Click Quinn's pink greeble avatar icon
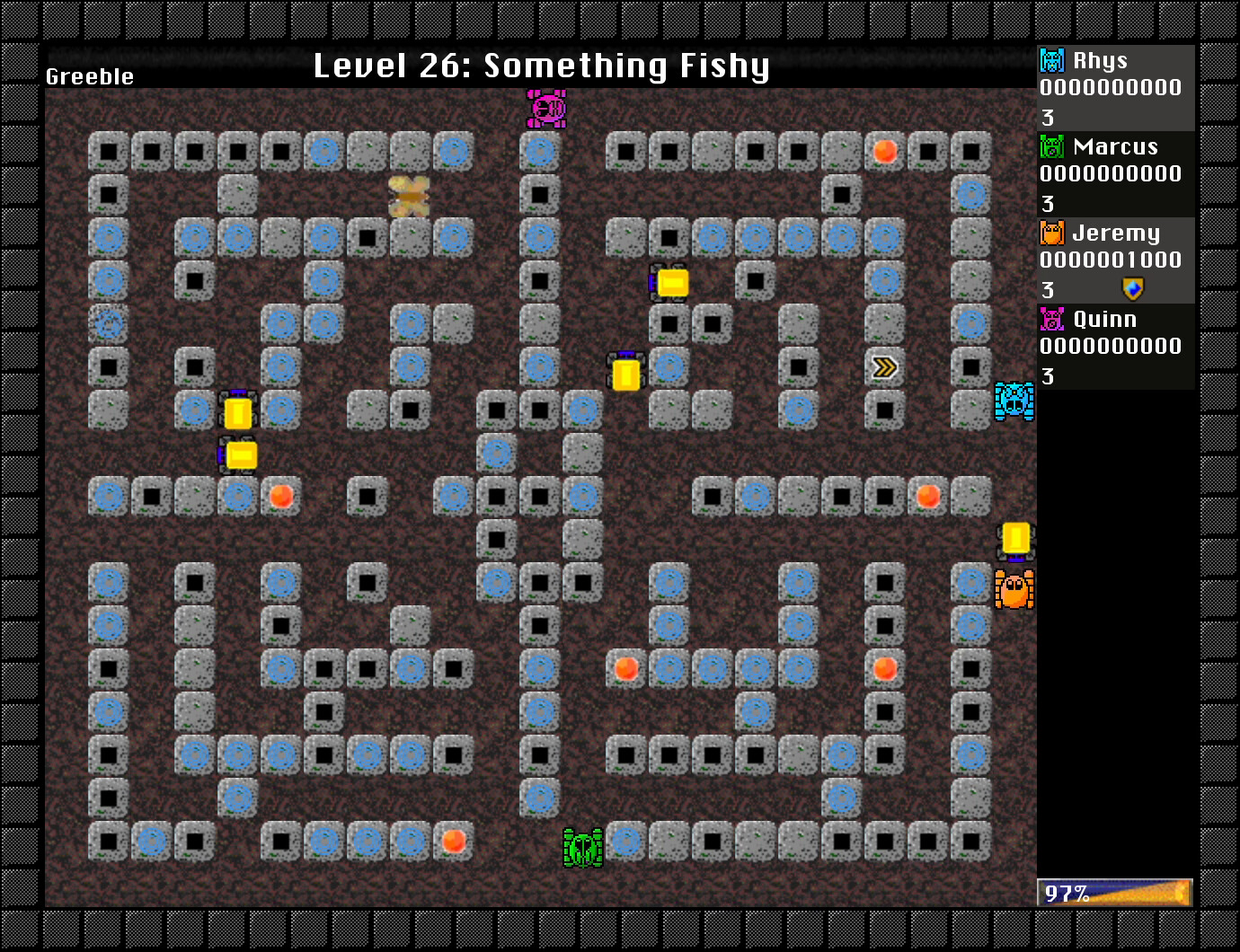Screen dimensions: 1240x952 pos(1050,319)
